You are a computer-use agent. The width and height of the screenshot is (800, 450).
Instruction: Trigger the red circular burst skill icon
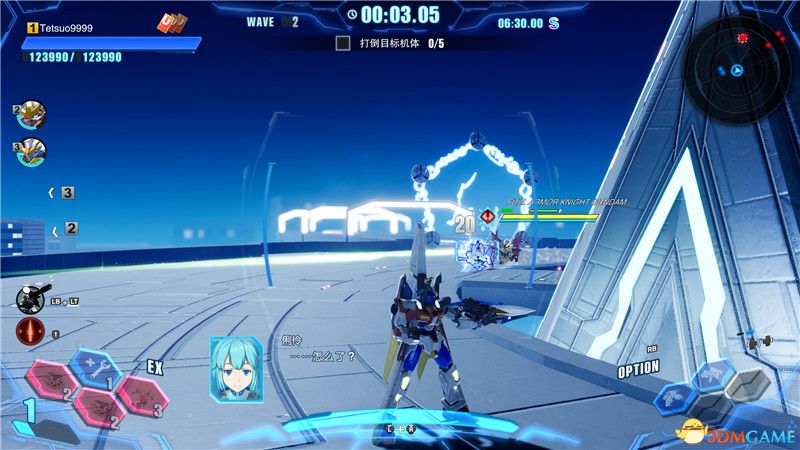pyautogui.click(x=30, y=333)
